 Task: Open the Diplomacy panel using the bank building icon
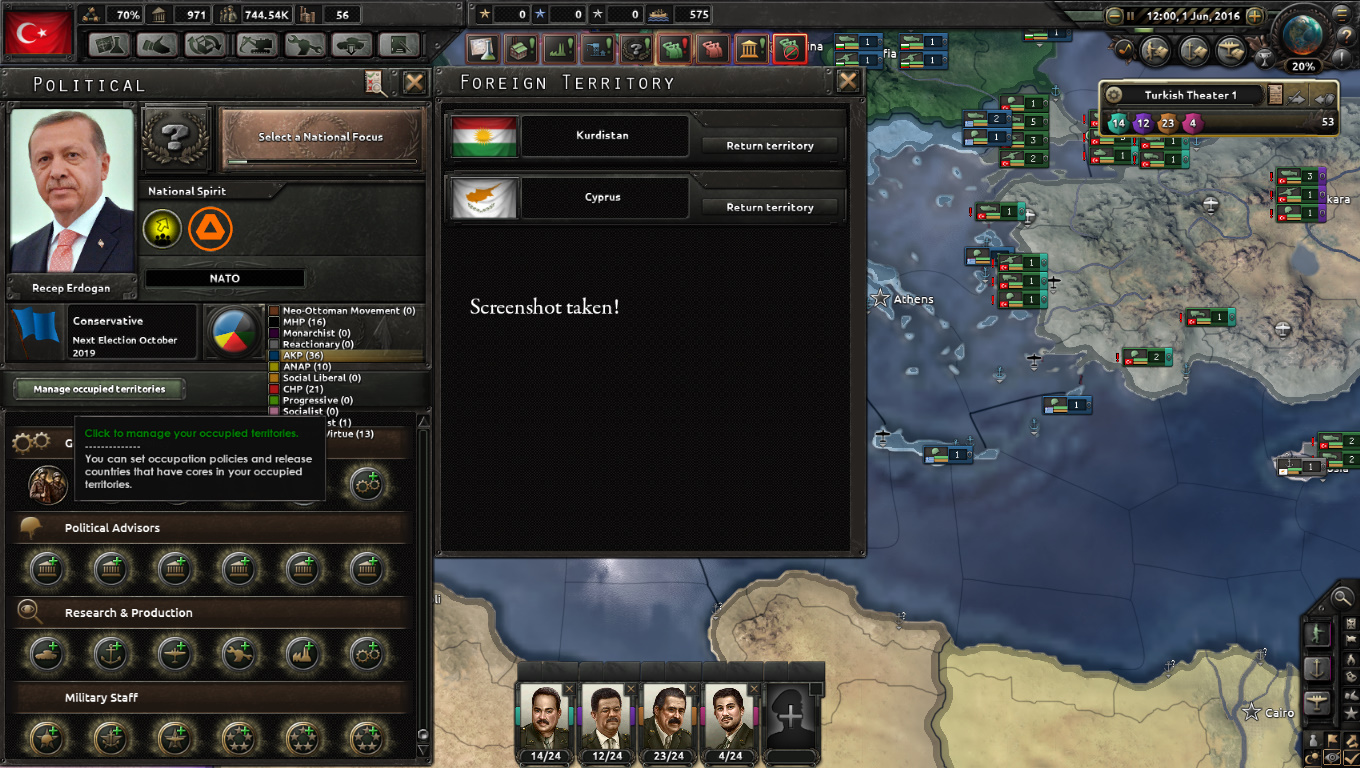[x=750, y=48]
